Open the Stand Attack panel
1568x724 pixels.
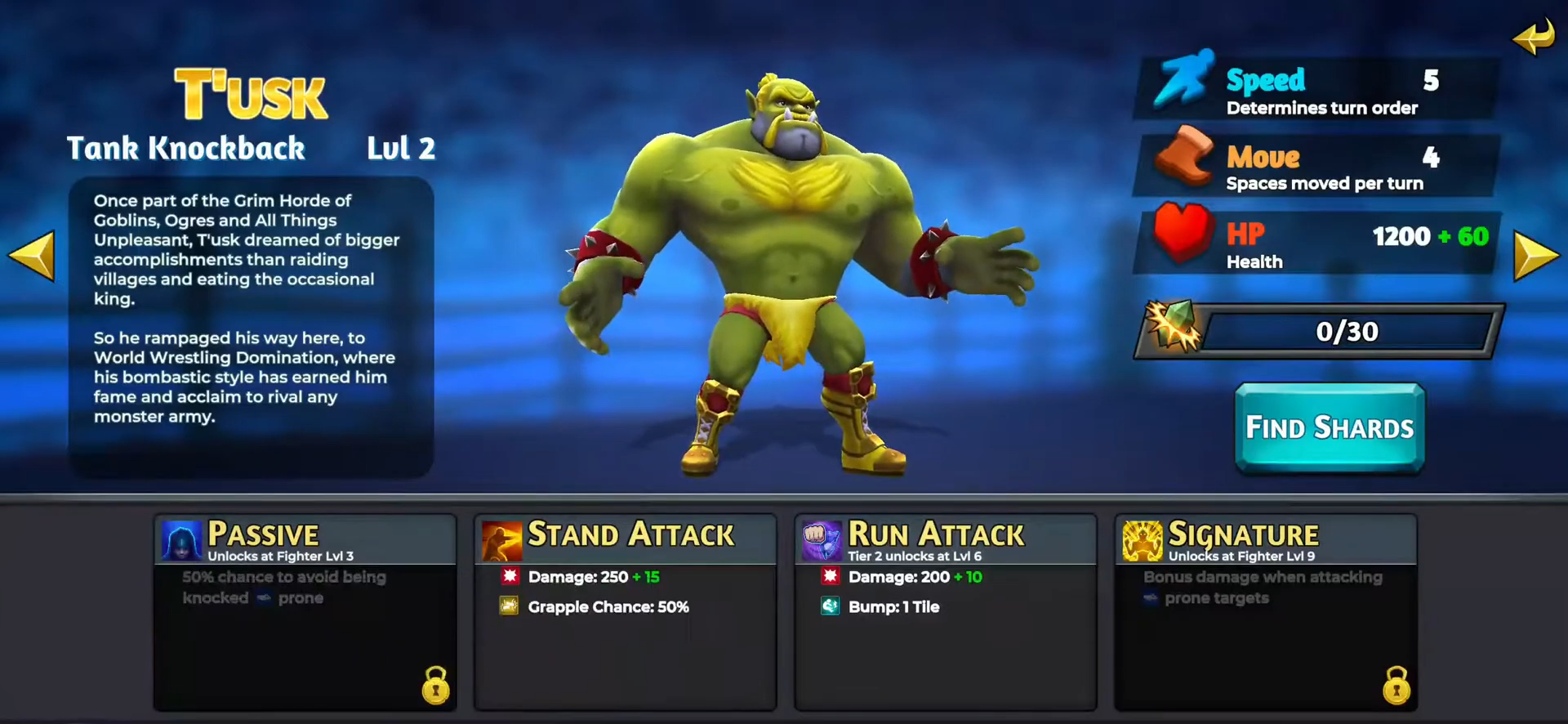pyautogui.click(x=625, y=611)
